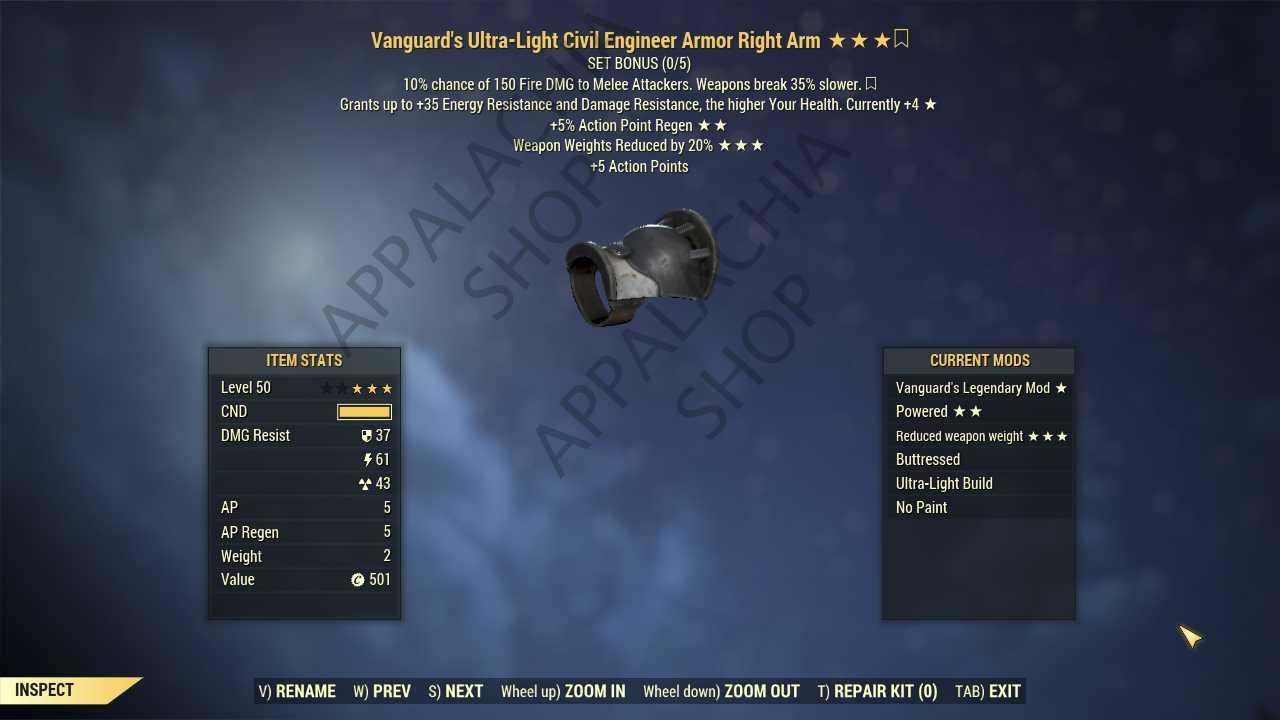Rename the armor piece via RENAME
The height and width of the screenshot is (720, 1280).
[297, 691]
